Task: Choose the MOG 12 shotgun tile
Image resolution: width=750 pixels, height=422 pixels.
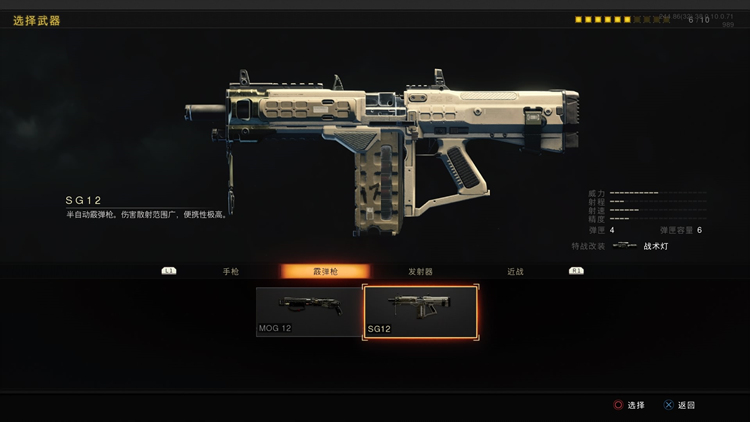Action: click(308, 312)
